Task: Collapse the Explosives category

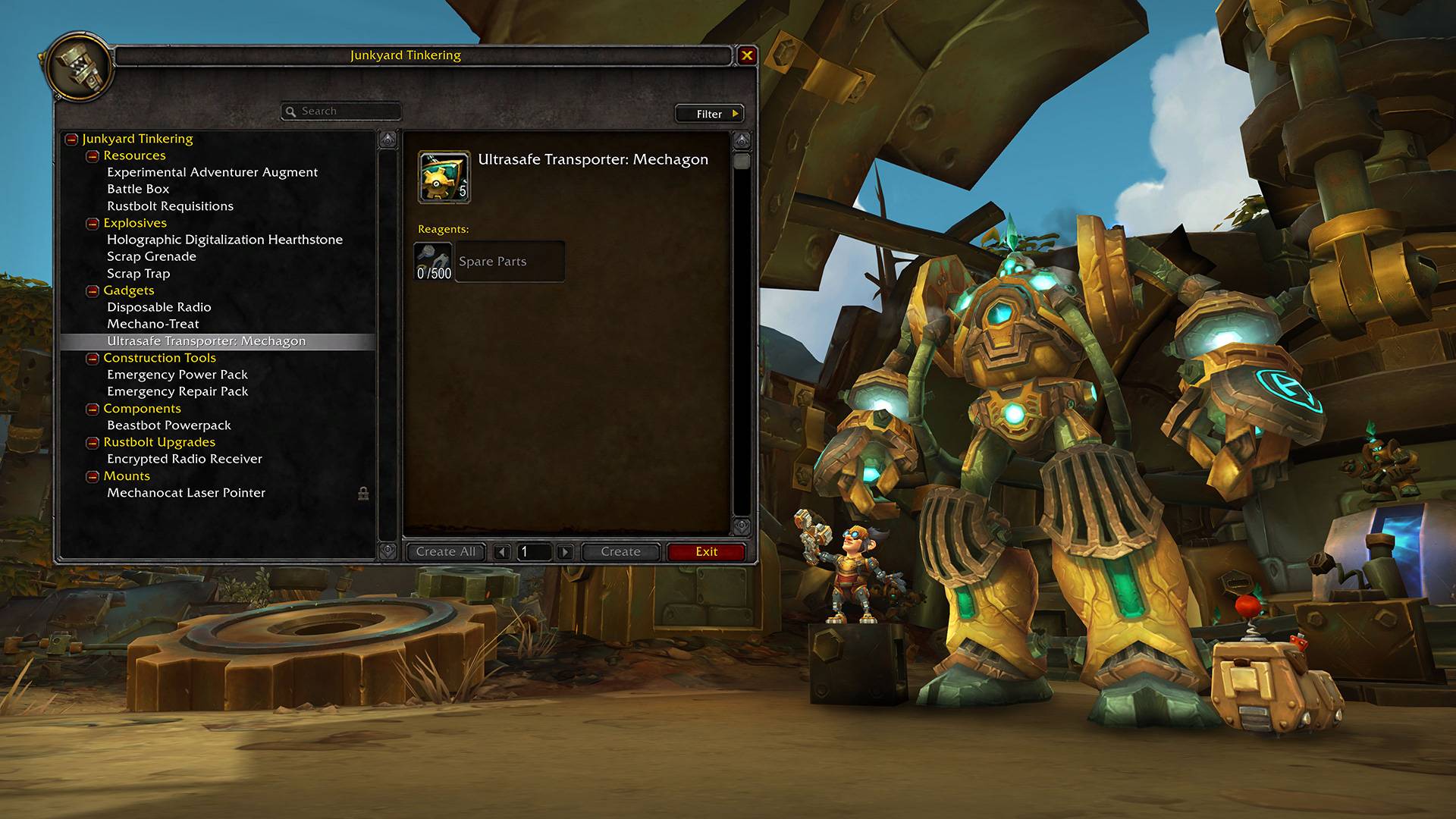Action: pyautogui.click(x=93, y=224)
